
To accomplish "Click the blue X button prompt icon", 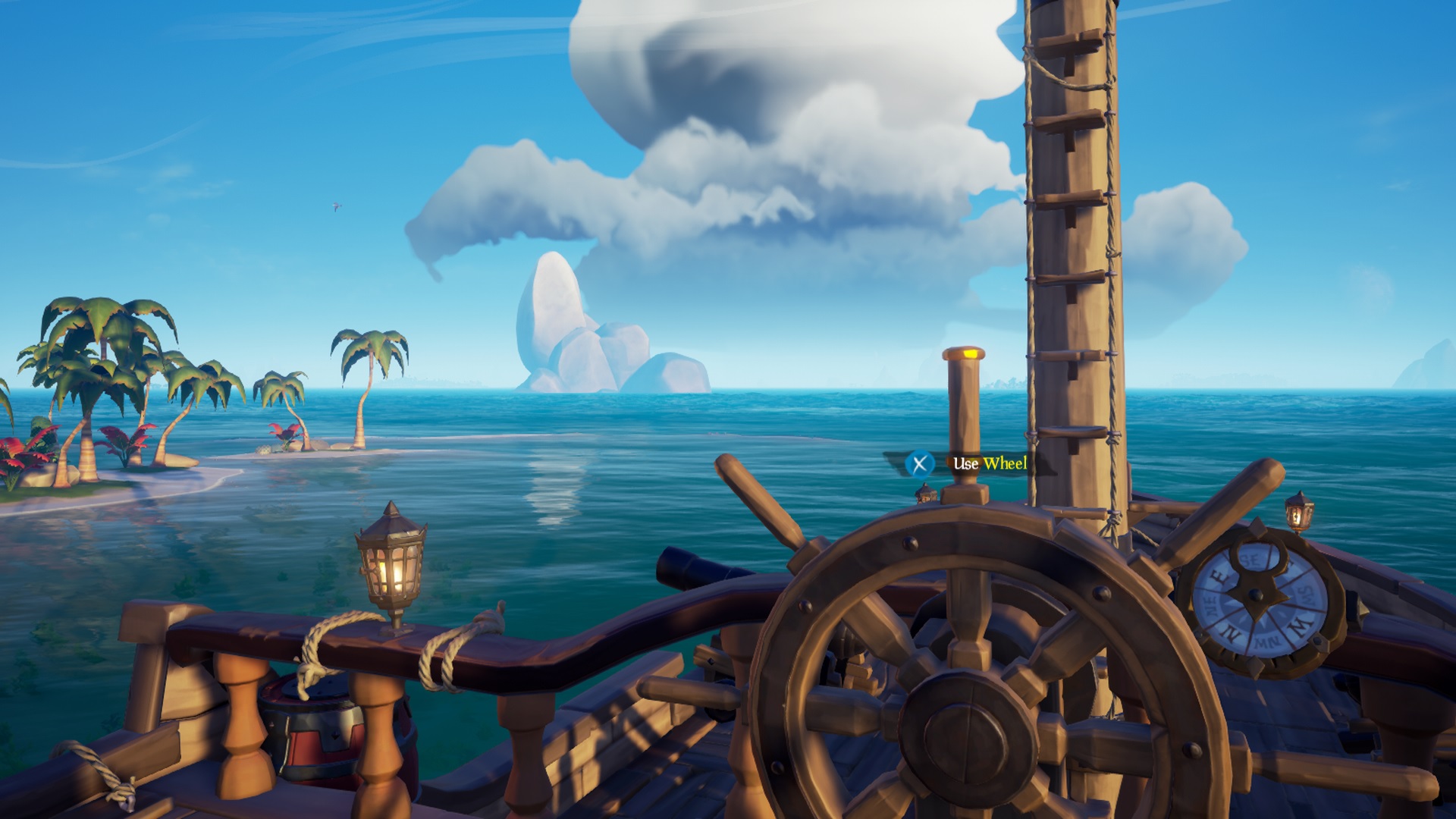I will pos(919,463).
